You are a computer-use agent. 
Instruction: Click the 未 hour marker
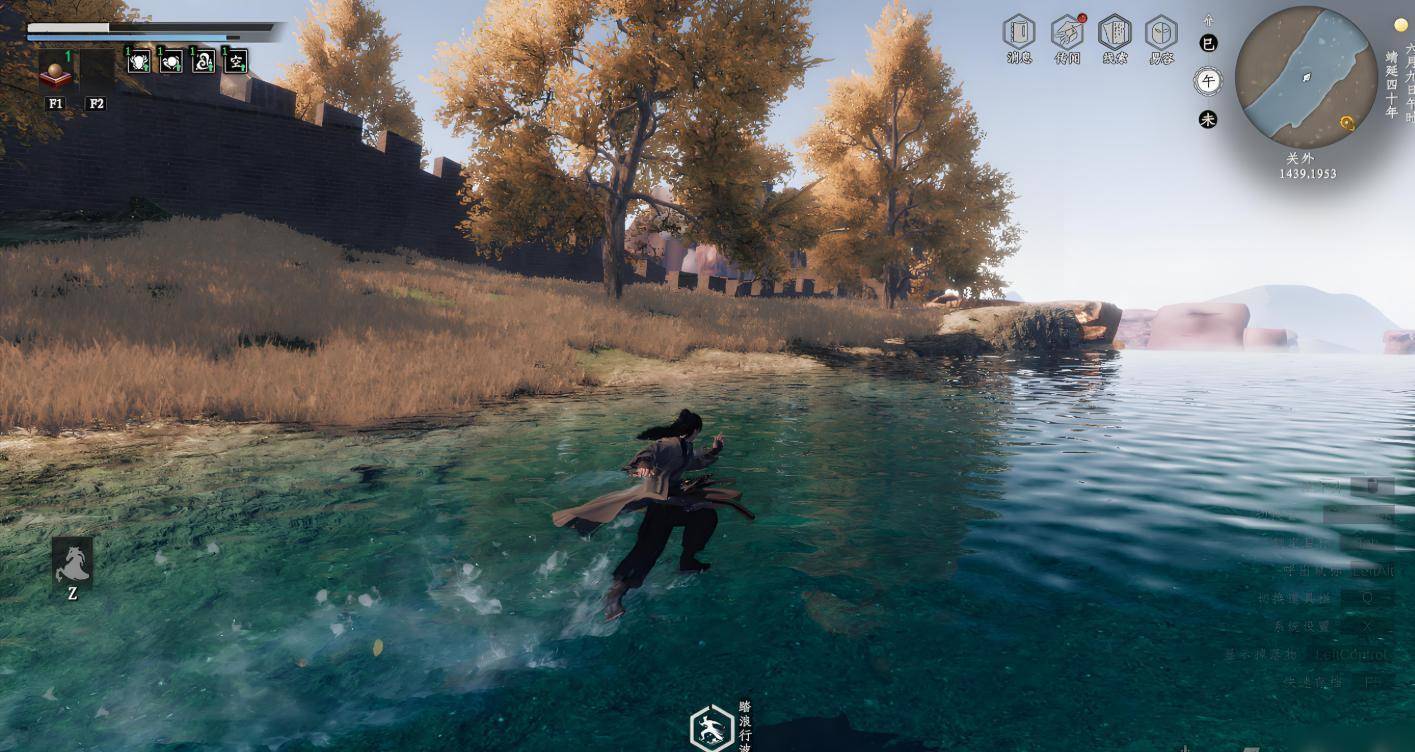coord(1208,119)
